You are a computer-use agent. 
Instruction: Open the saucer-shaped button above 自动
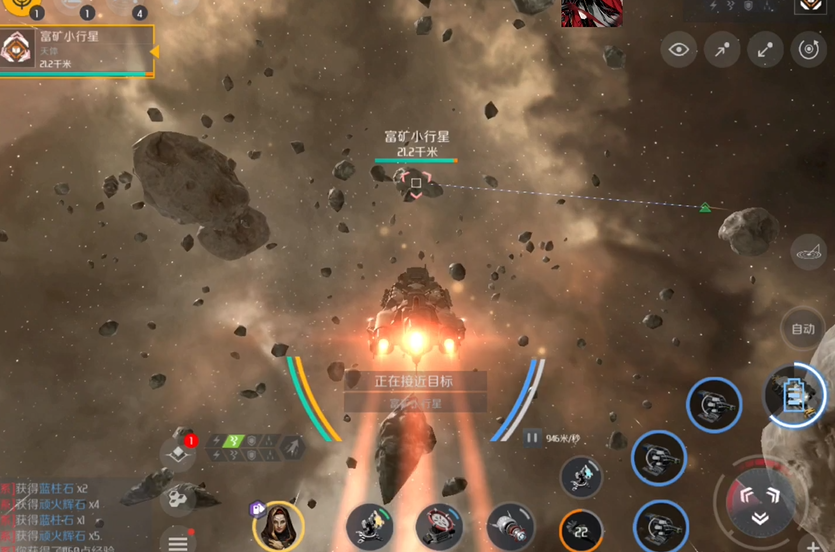coord(808,253)
